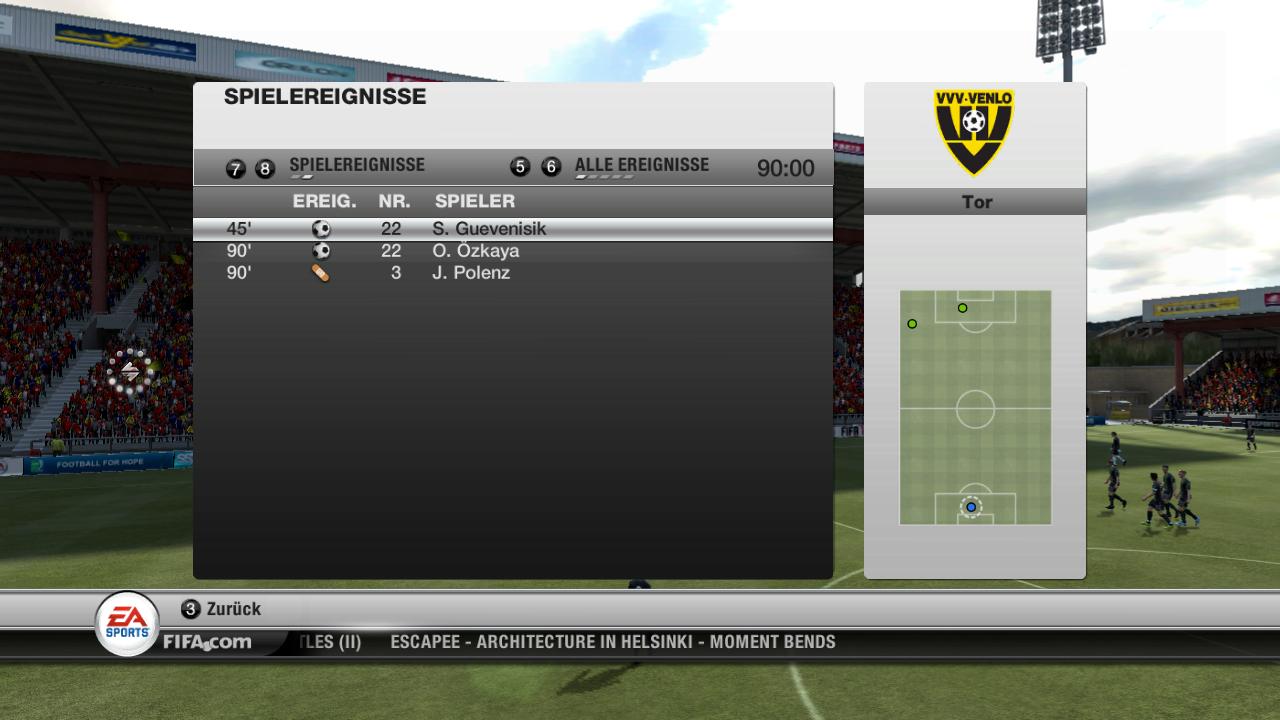Switch to the Spielereignisse filter tab
The height and width of the screenshot is (720, 1280).
pos(356,166)
